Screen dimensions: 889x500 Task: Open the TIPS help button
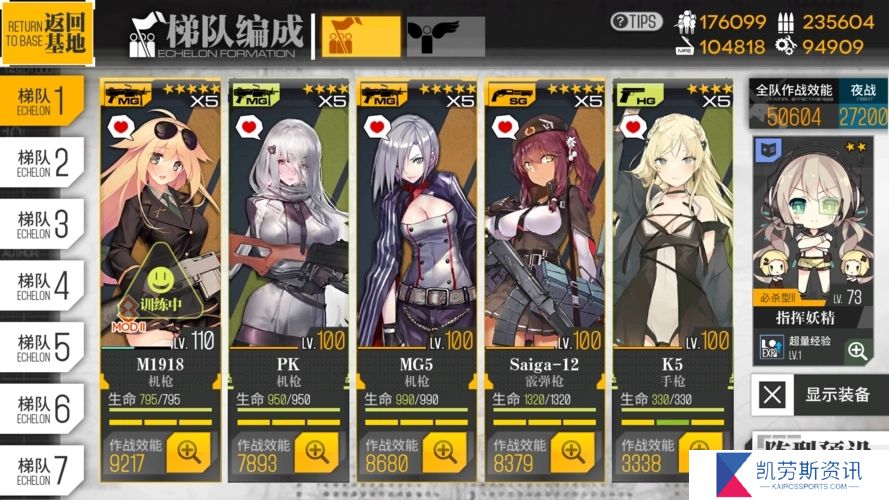[636, 20]
